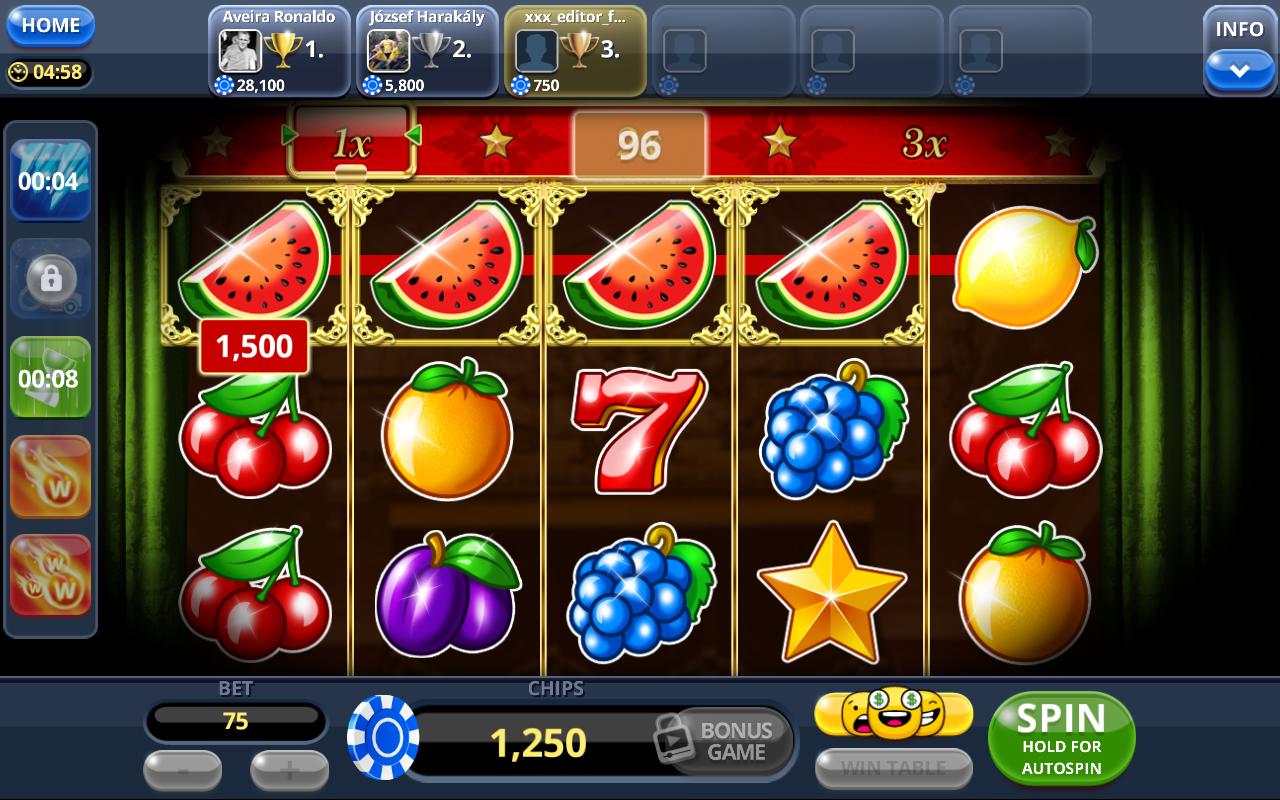Image resolution: width=1280 pixels, height=800 pixels.
Task: Open the emoji reactions panel
Action: coord(893,712)
